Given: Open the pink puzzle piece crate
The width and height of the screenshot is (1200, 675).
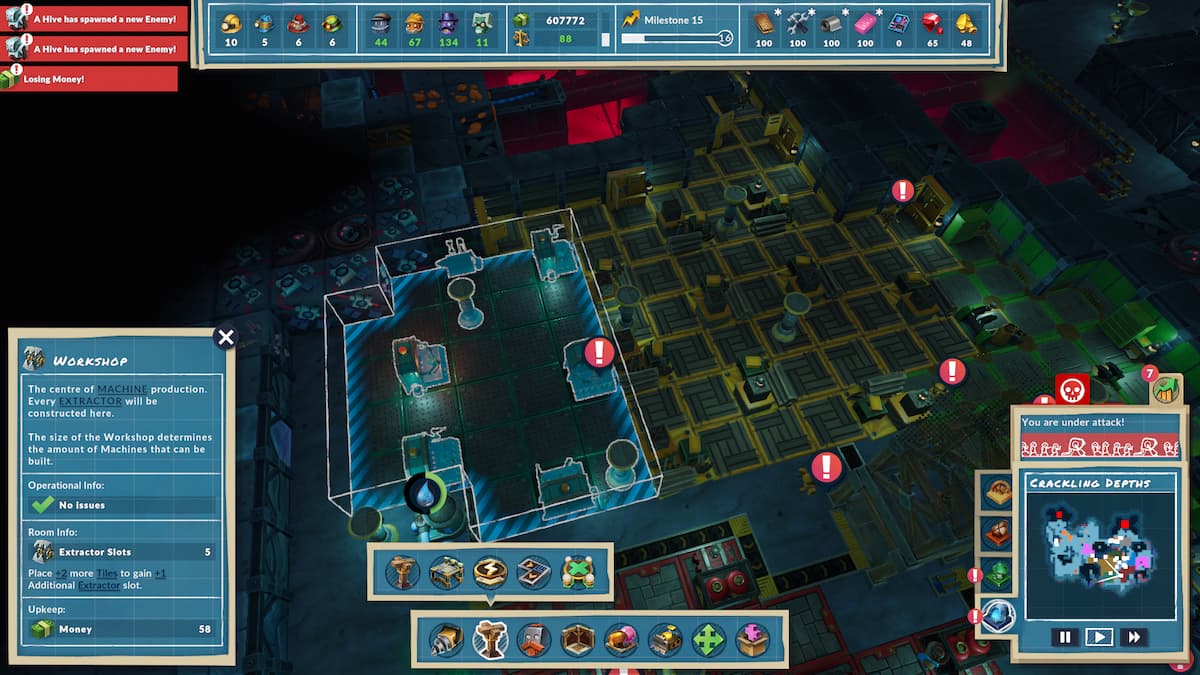Looking at the screenshot, I should pyautogui.click(x=752, y=639).
